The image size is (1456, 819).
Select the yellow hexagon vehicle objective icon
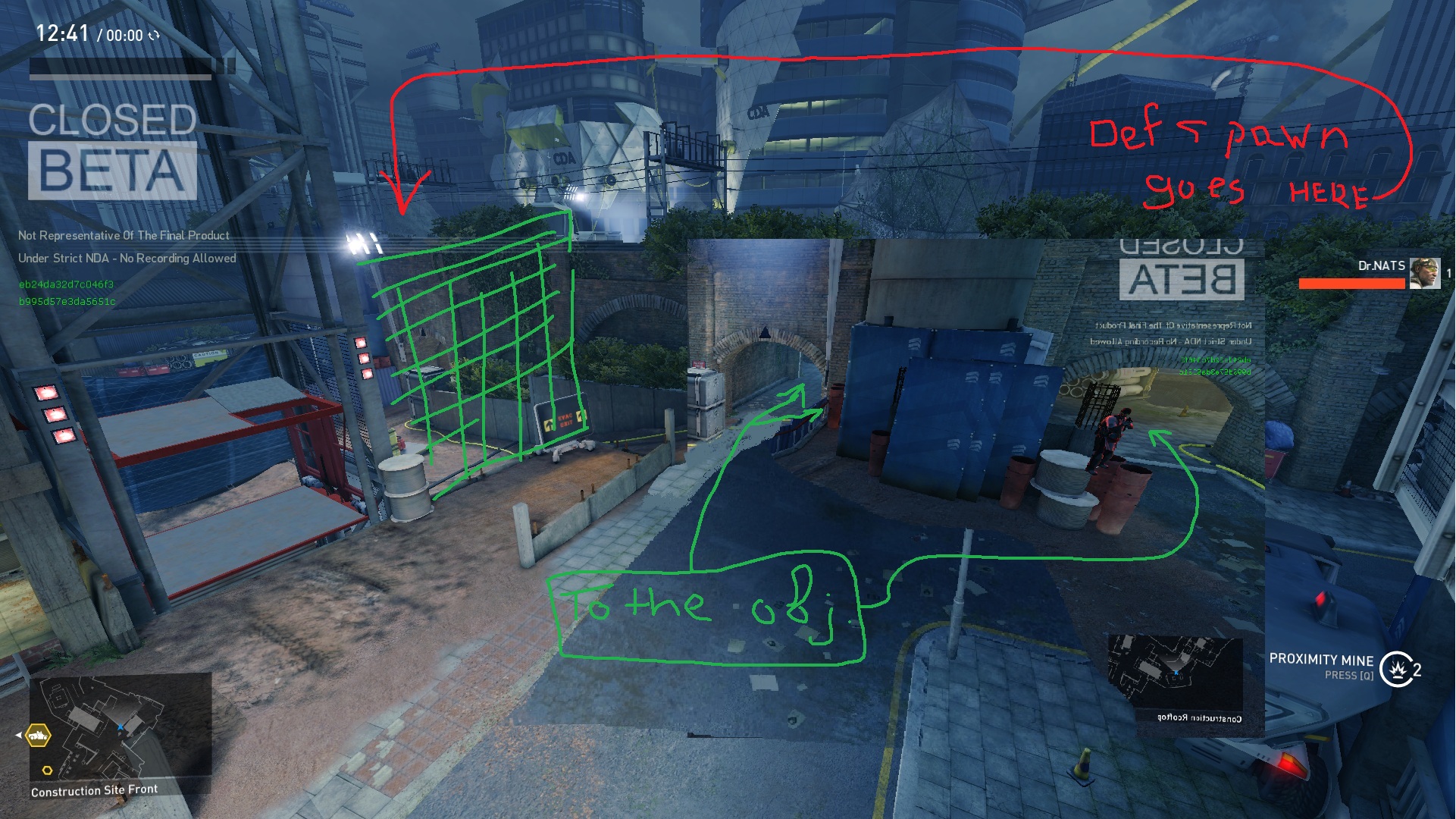tap(38, 735)
